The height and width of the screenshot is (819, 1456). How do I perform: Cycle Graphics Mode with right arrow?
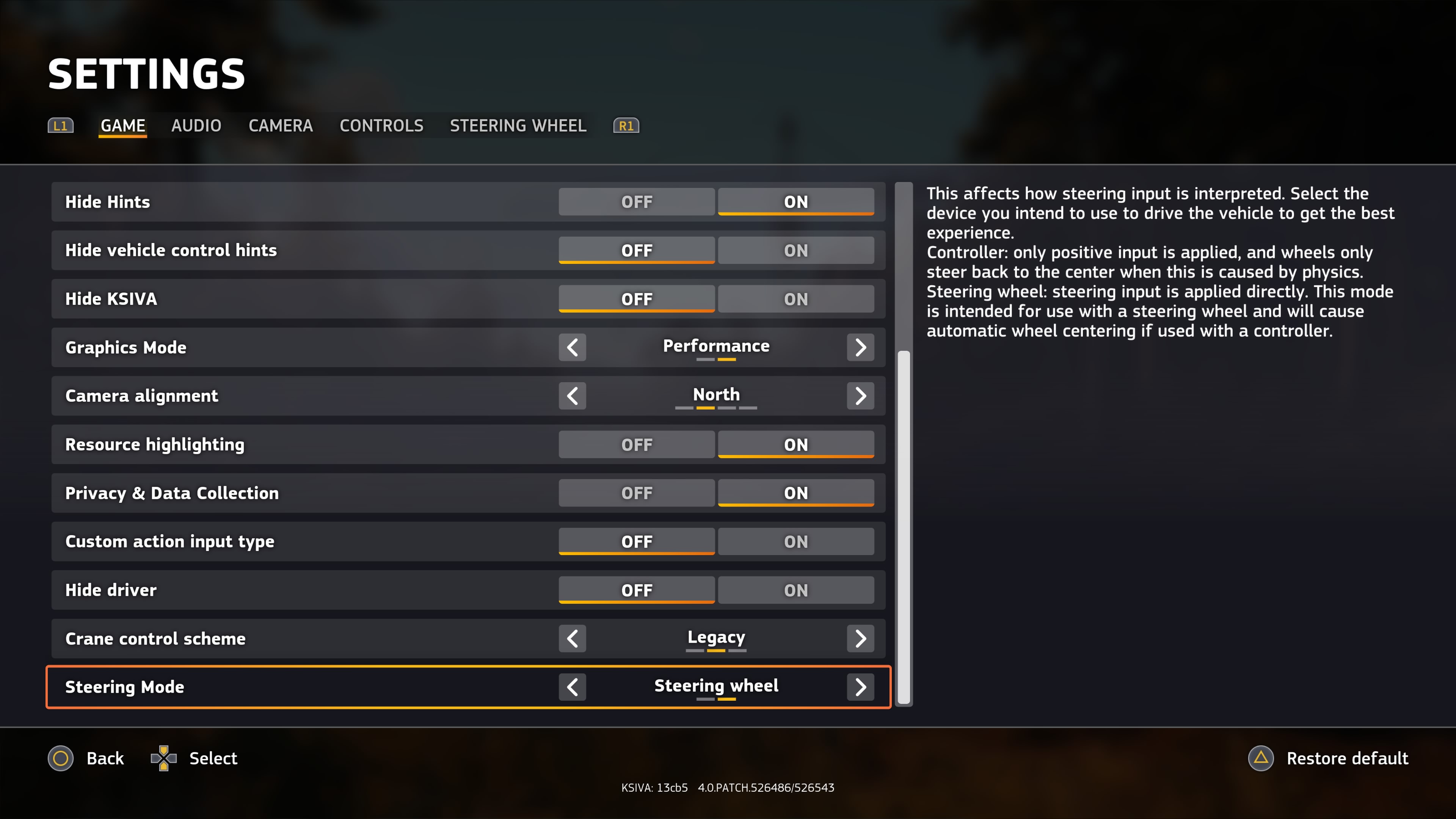pyautogui.click(x=860, y=347)
